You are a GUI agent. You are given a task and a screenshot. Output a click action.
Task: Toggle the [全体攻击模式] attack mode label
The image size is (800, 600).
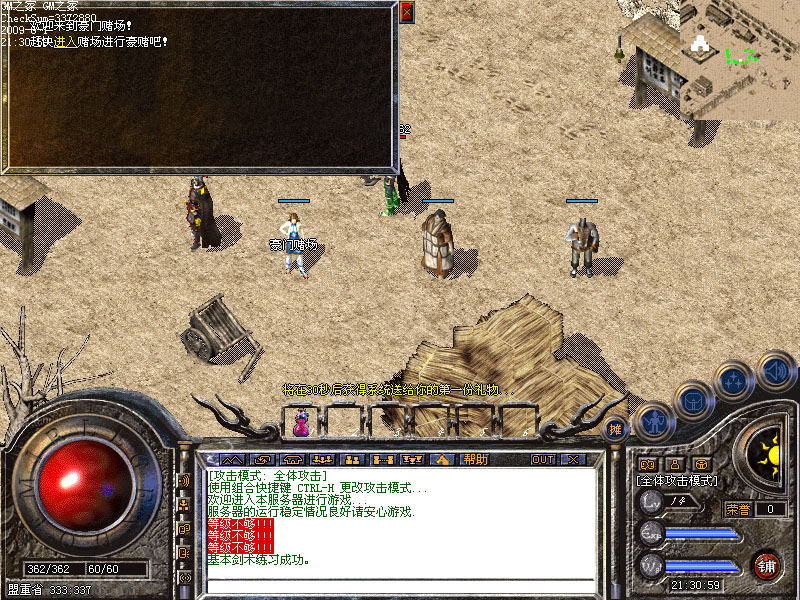coord(677,481)
